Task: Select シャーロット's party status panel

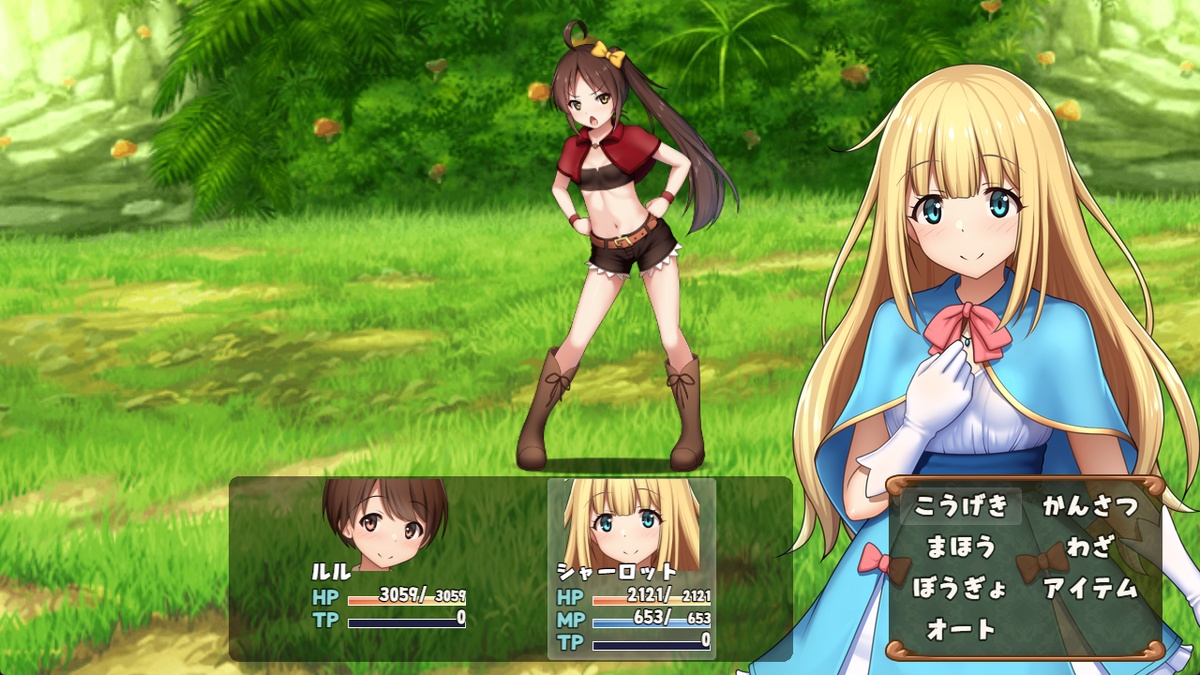Action: point(632,568)
